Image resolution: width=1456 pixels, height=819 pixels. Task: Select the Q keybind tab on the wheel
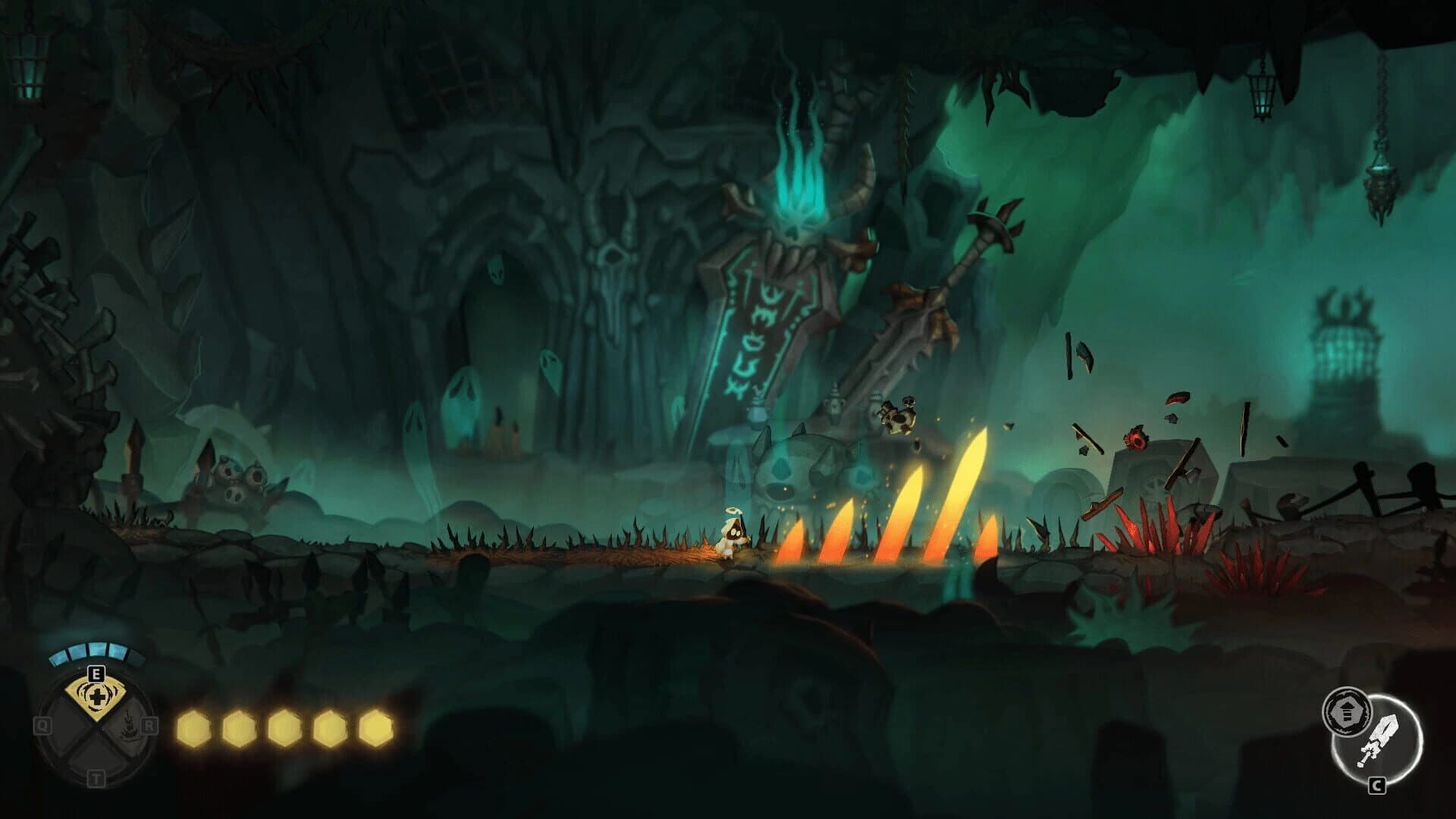click(43, 725)
